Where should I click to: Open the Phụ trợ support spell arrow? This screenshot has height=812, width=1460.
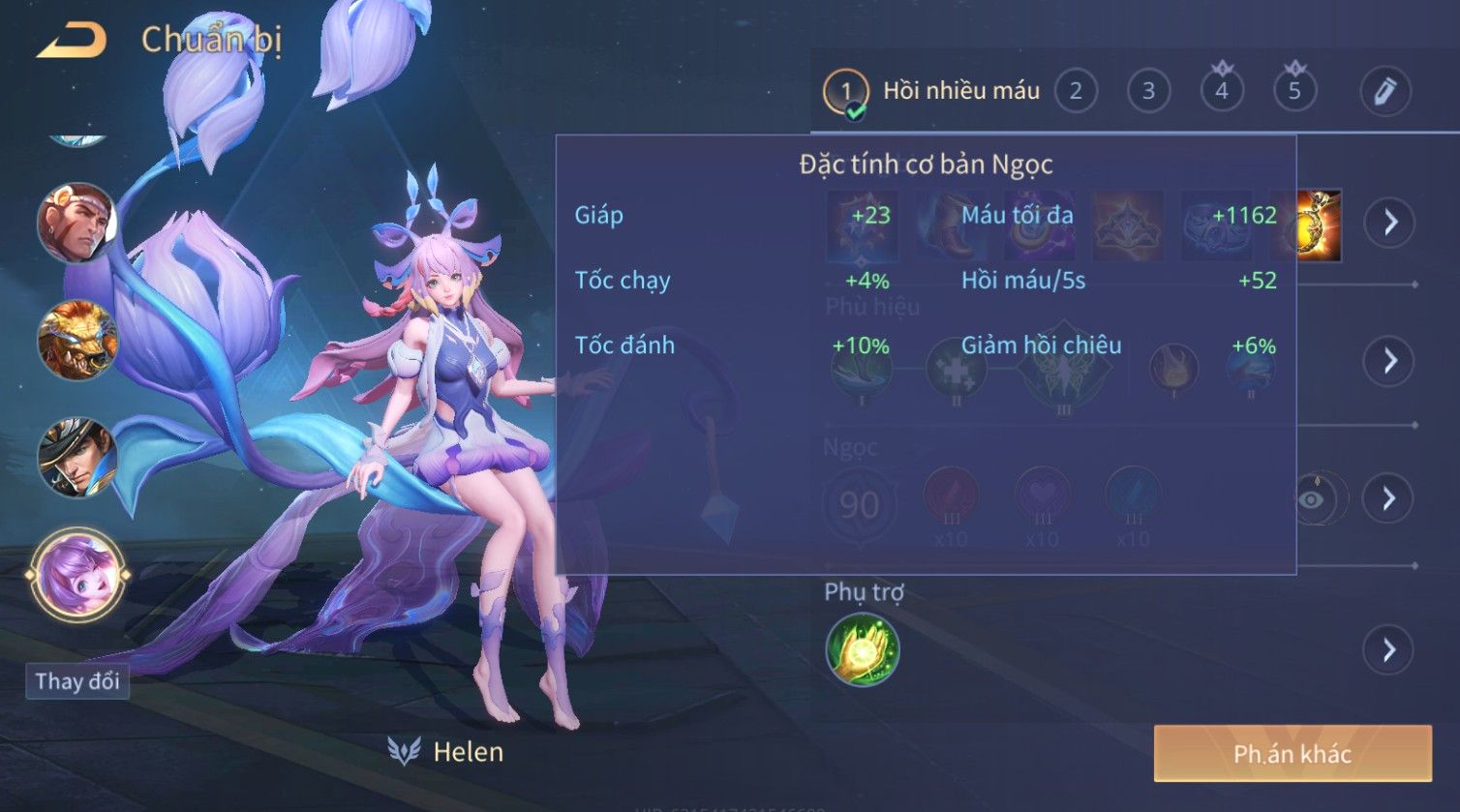(1389, 649)
